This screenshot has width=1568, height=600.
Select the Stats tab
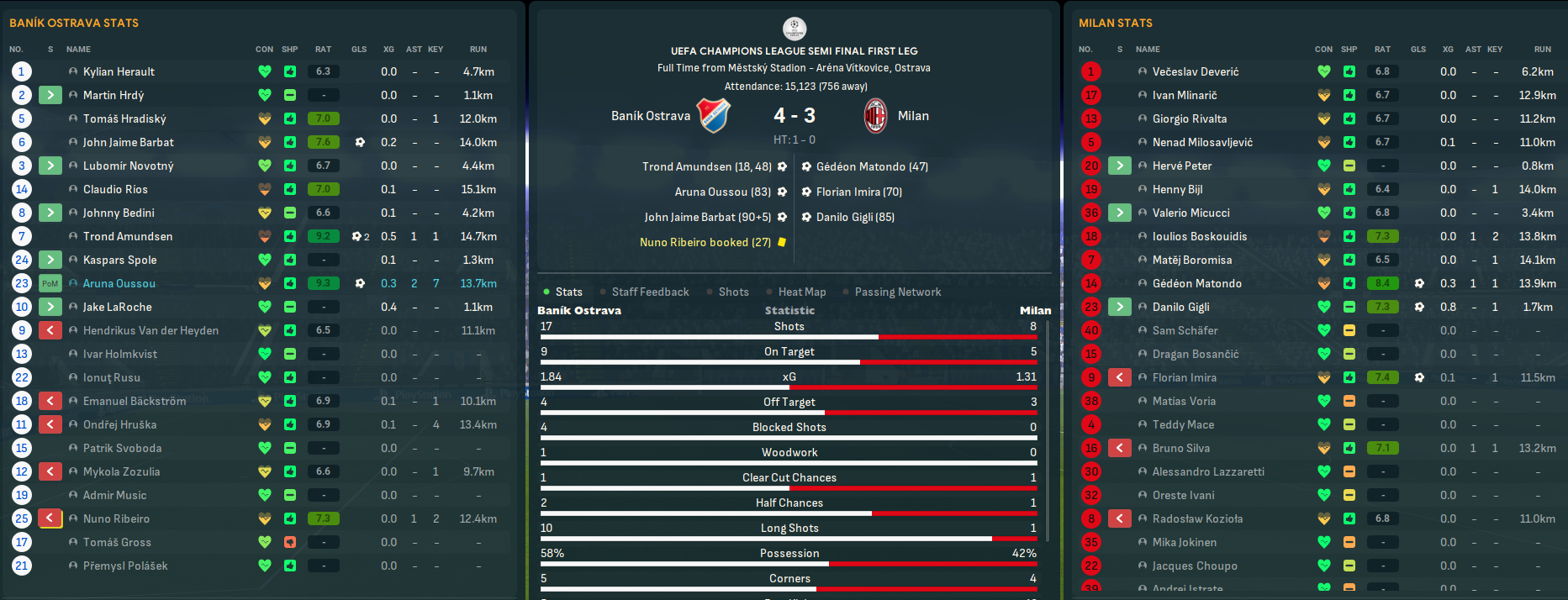(x=568, y=292)
